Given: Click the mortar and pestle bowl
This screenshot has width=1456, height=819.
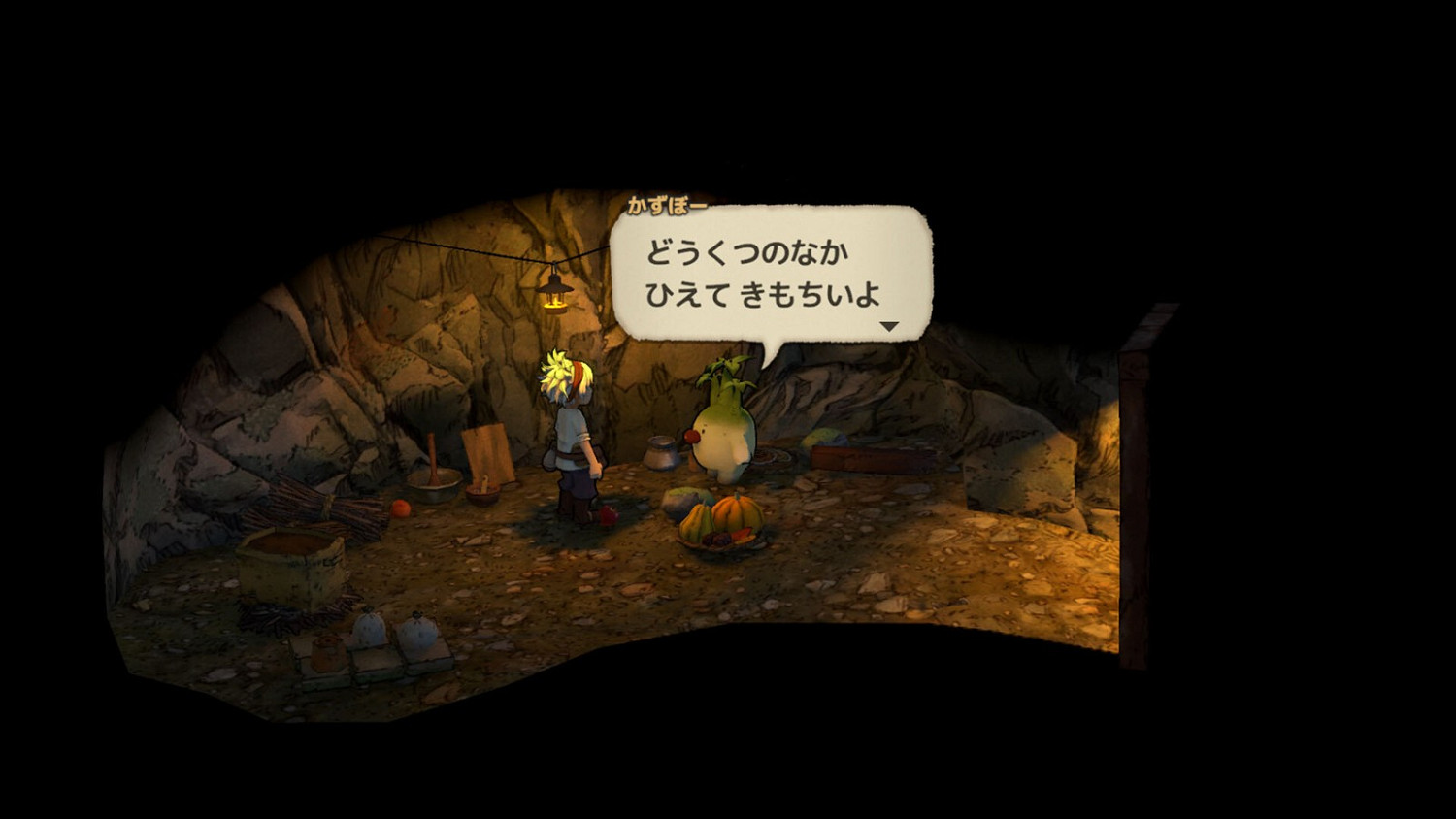Looking at the screenshot, I should coord(435,482).
